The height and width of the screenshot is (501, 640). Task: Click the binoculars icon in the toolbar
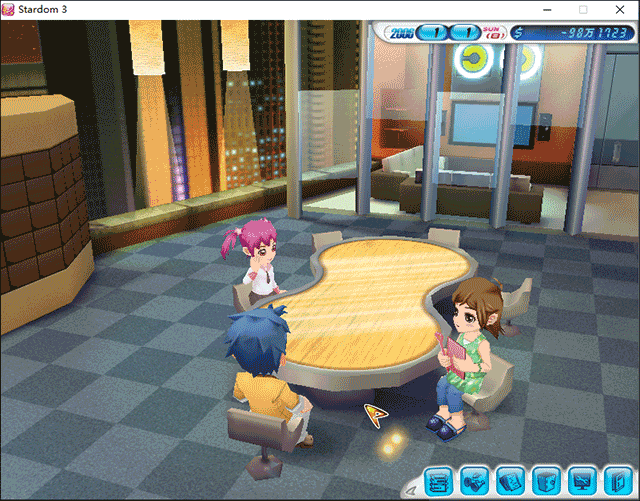point(474,482)
